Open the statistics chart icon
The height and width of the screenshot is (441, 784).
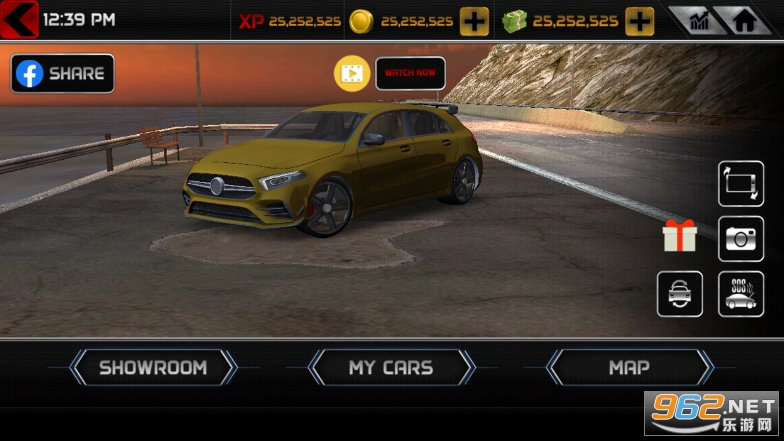tap(698, 20)
